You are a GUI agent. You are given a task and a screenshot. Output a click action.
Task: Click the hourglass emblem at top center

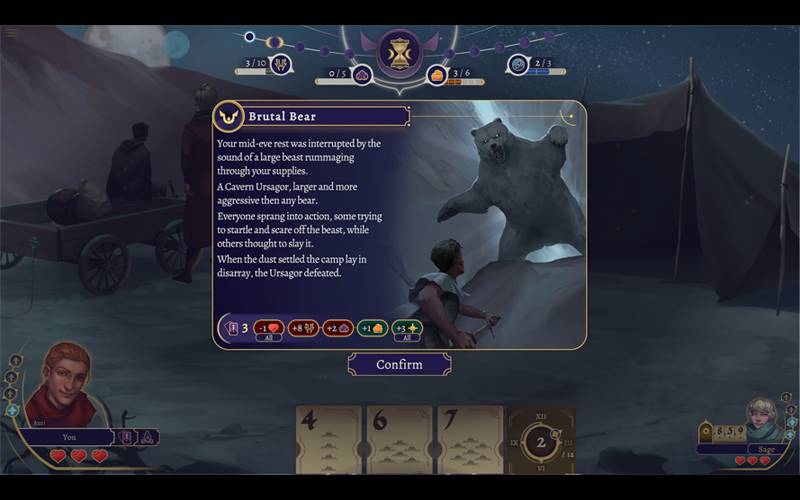click(x=400, y=51)
